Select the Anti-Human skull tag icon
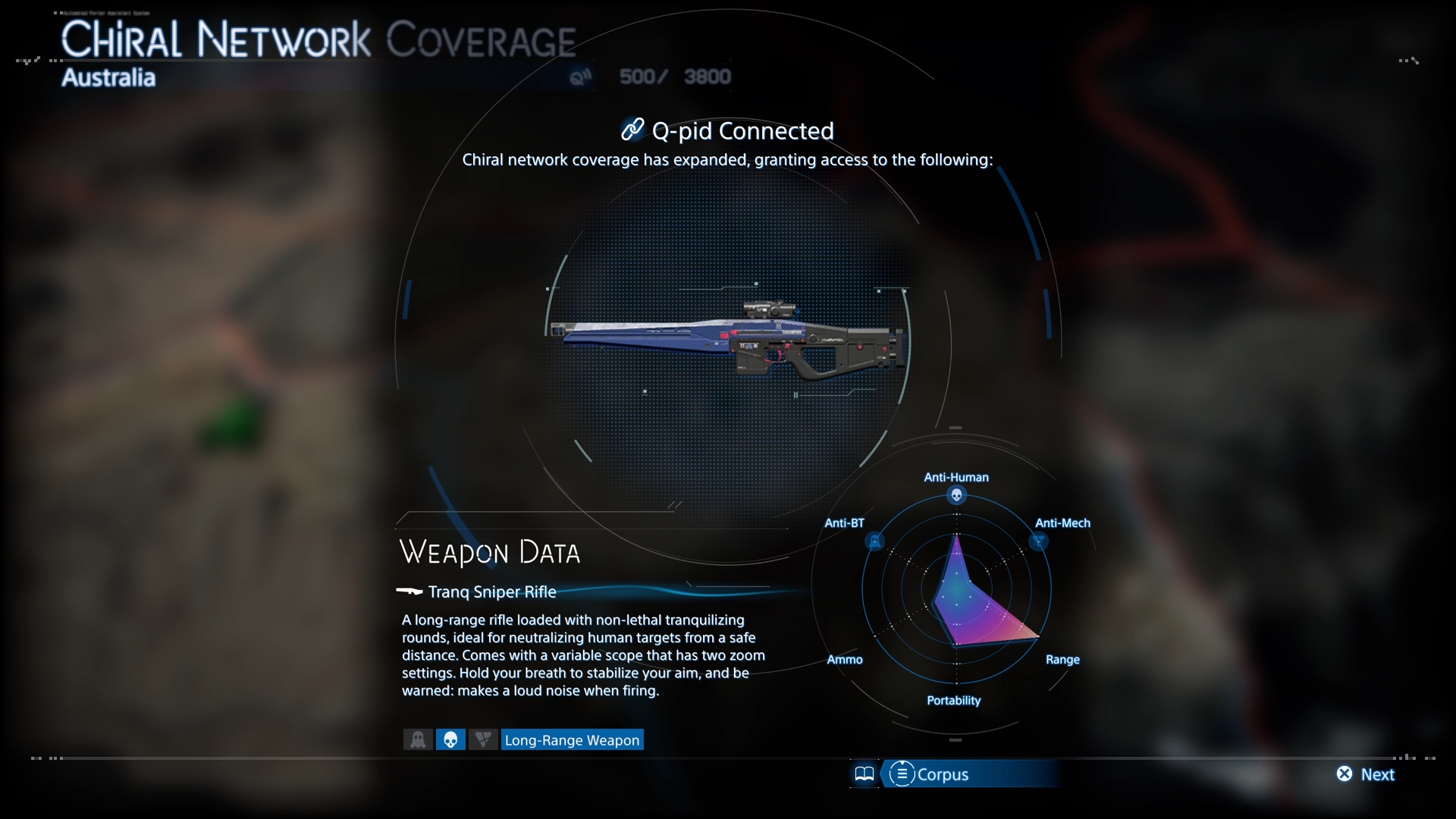Viewport: 1456px width, 819px height. 450,739
